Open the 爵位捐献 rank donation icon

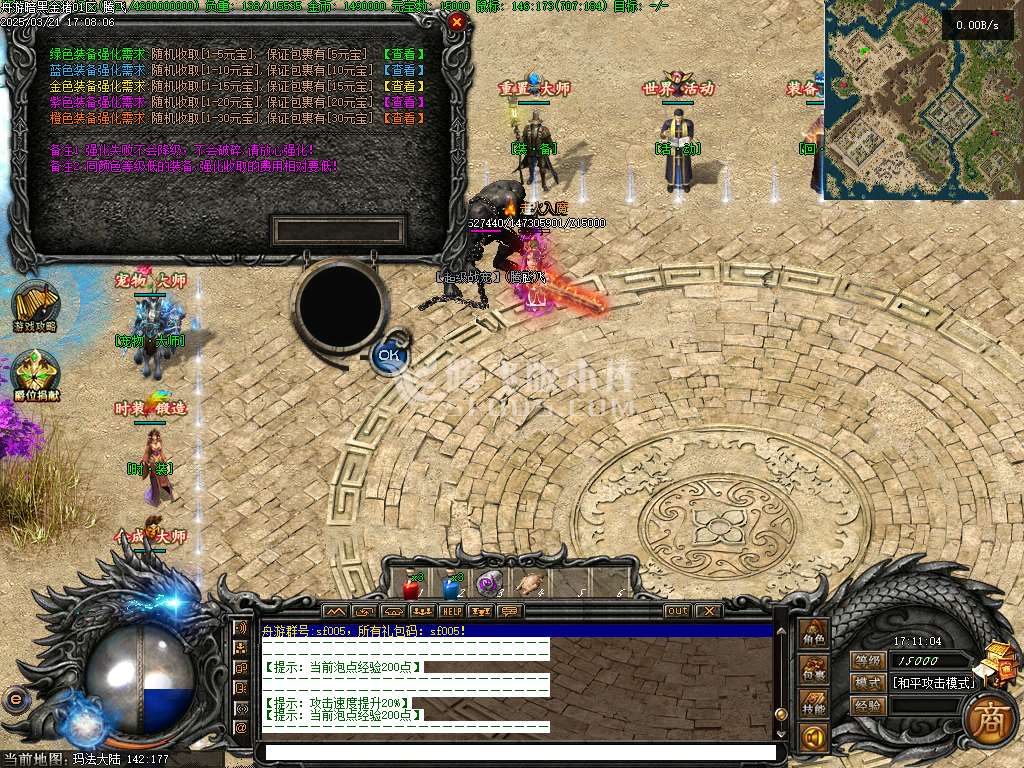click(36, 374)
